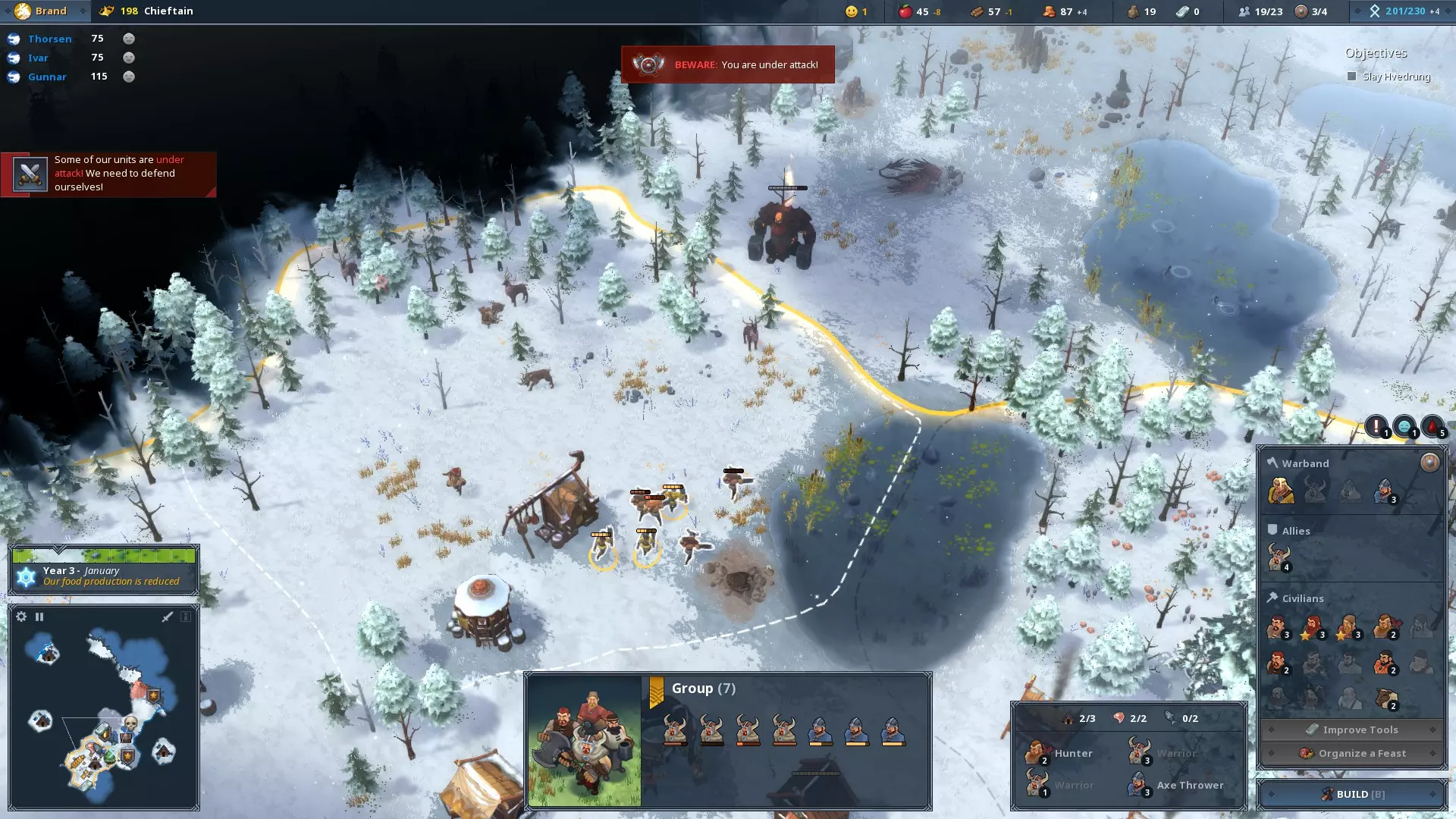Select the allied horned warriors icon

(x=1279, y=557)
